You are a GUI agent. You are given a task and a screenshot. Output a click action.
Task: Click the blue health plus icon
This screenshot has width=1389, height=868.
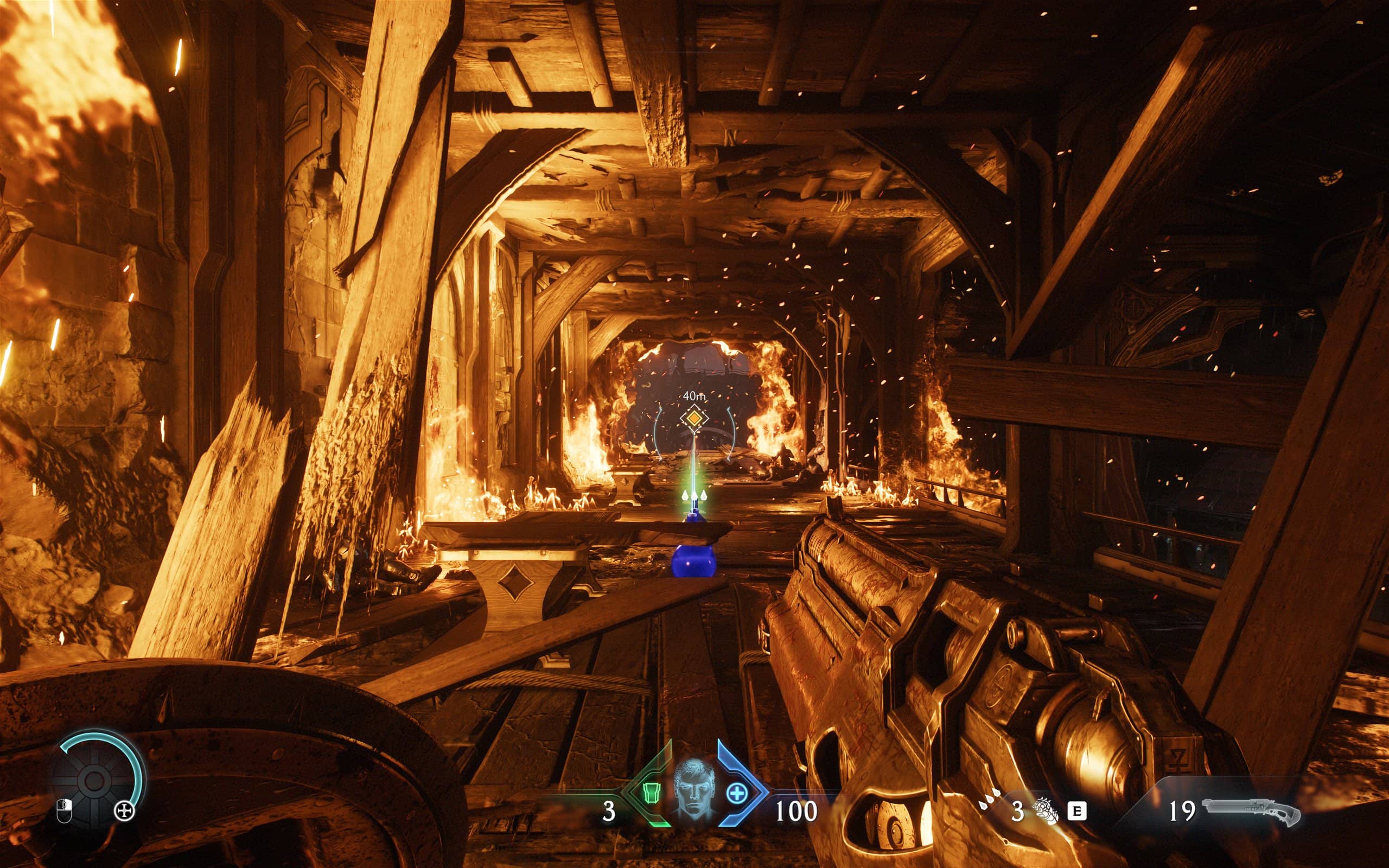pos(736,794)
